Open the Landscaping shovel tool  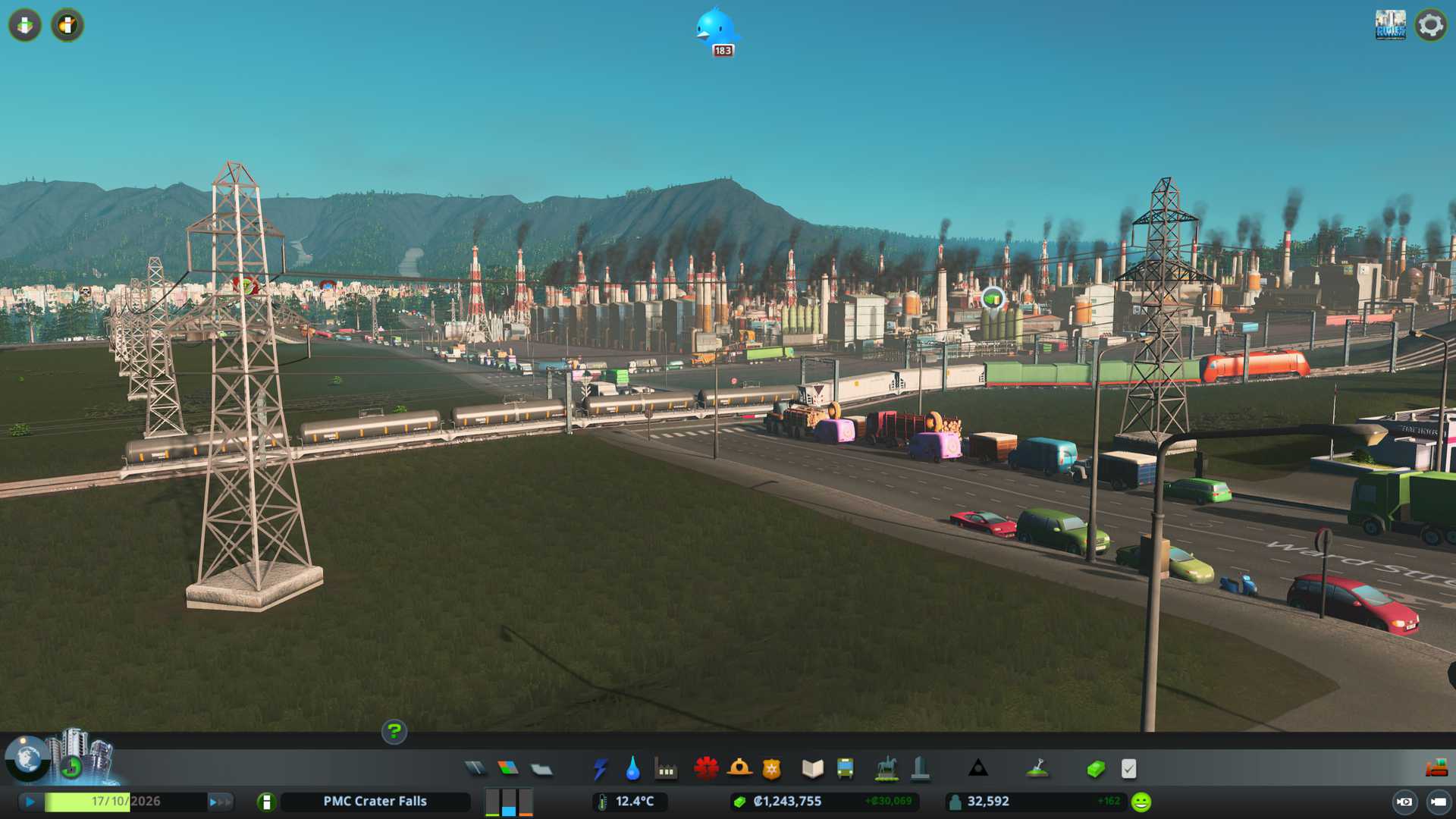click(1037, 769)
